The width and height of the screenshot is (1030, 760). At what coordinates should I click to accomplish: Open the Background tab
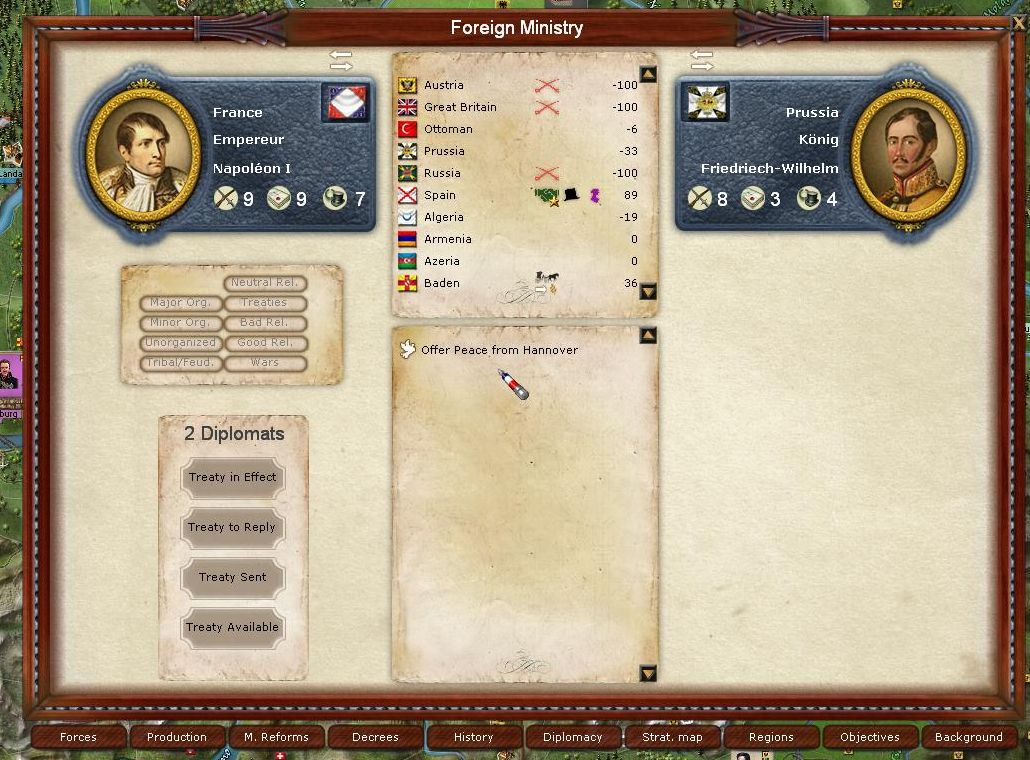[x=968, y=737]
